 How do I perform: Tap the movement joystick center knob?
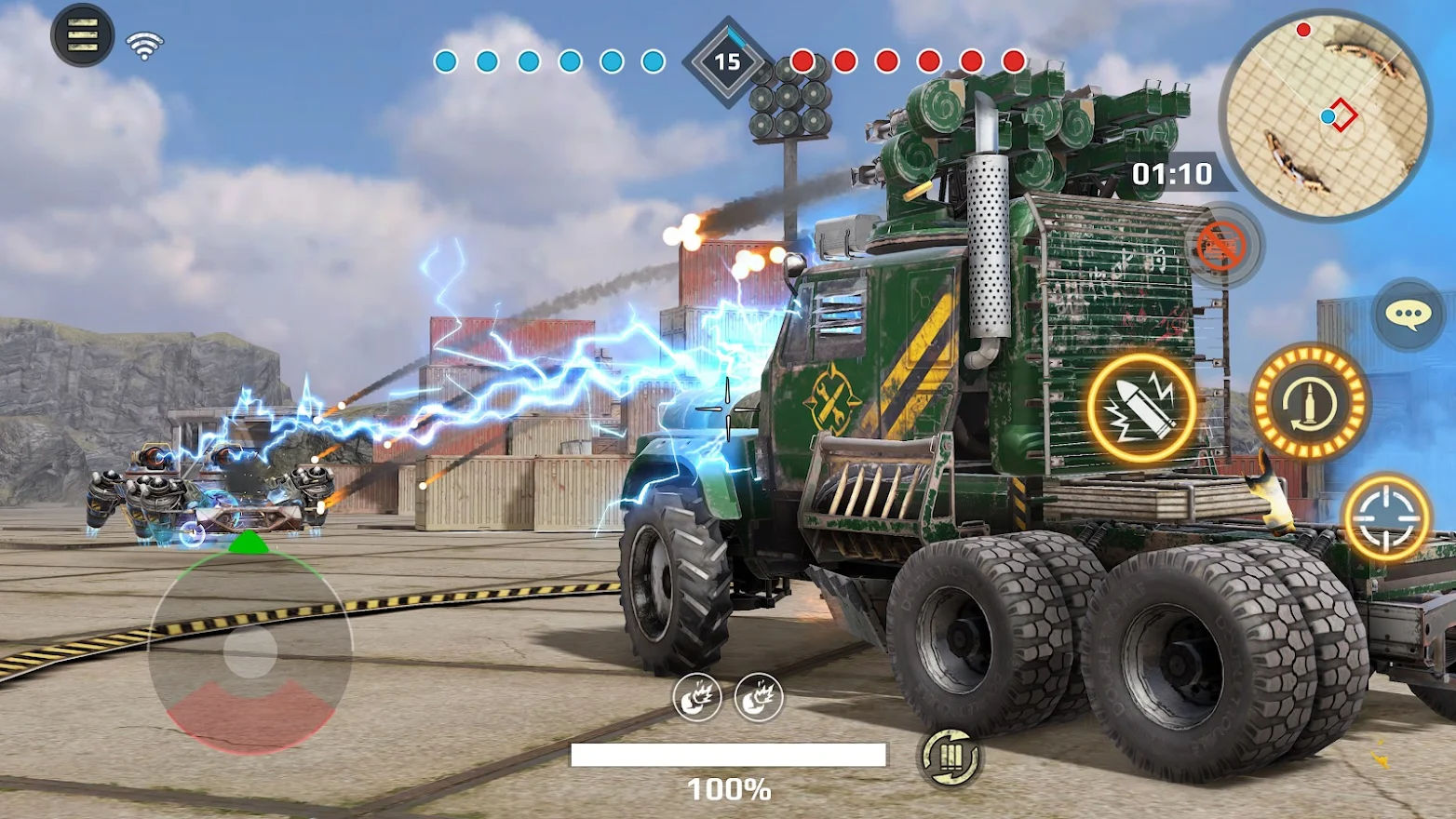pyautogui.click(x=249, y=651)
